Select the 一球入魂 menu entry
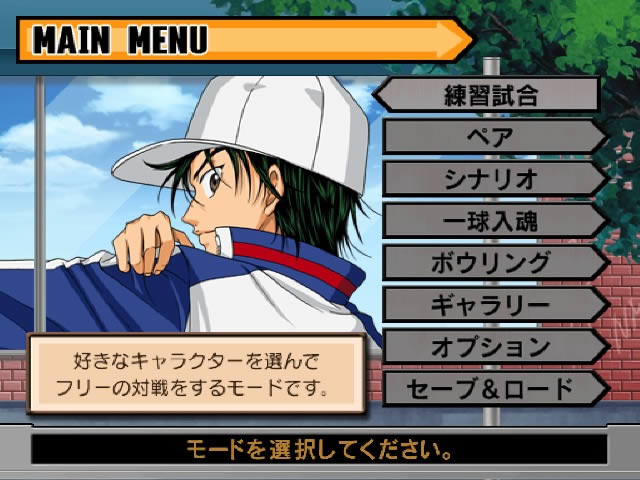Viewport: 640px width, 480px height. pyautogui.click(x=490, y=222)
